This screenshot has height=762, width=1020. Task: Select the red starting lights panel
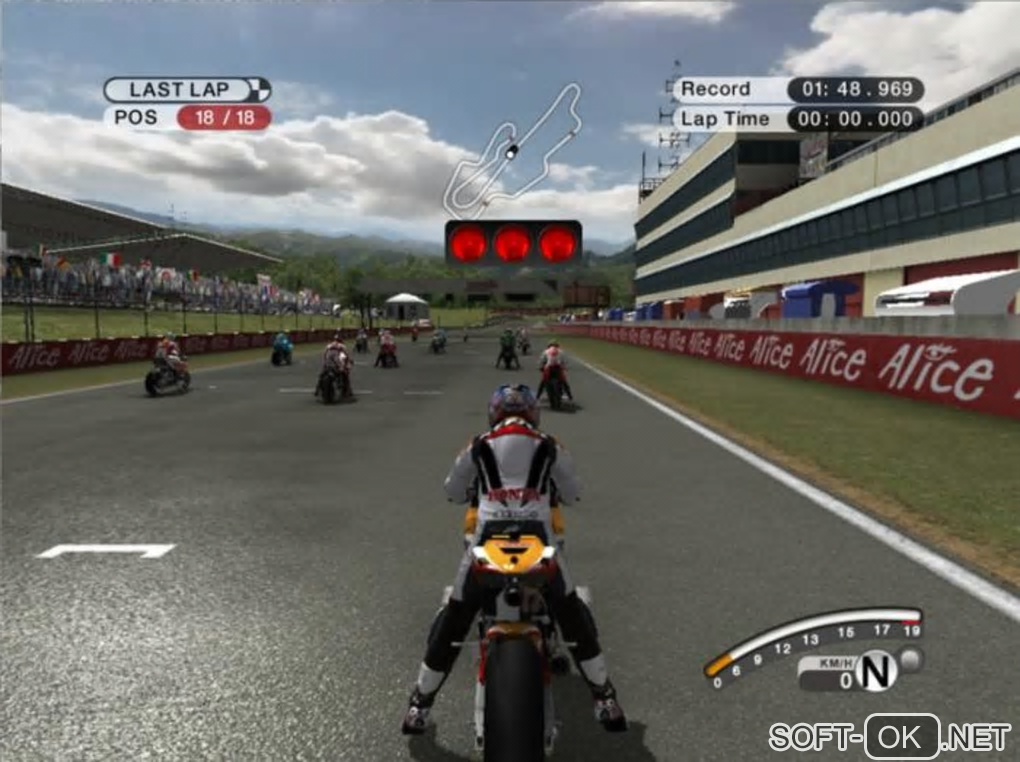513,243
